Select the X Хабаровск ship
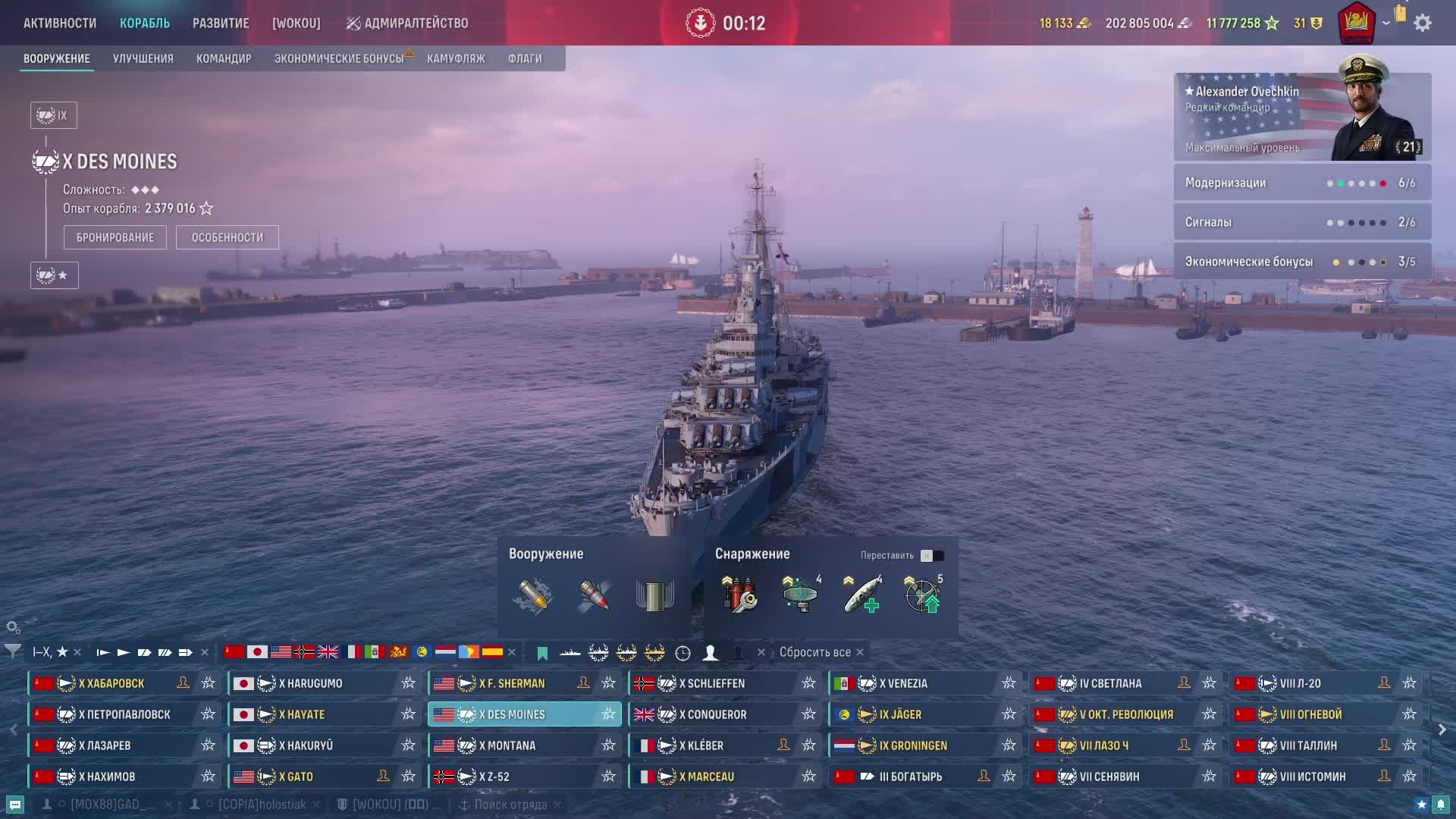Image resolution: width=1456 pixels, height=819 pixels. (111, 683)
